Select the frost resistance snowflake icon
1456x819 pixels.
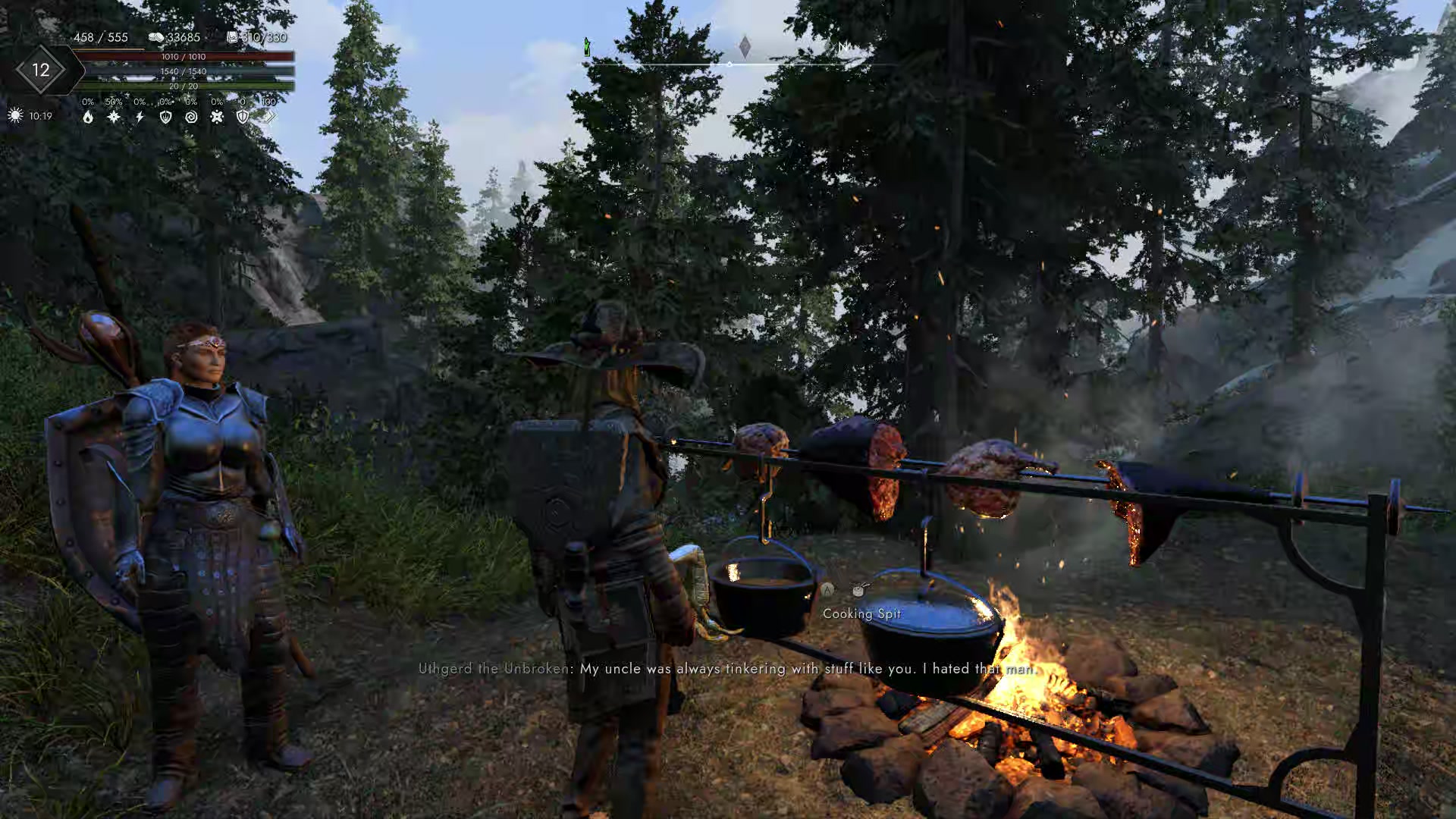[x=113, y=117]
